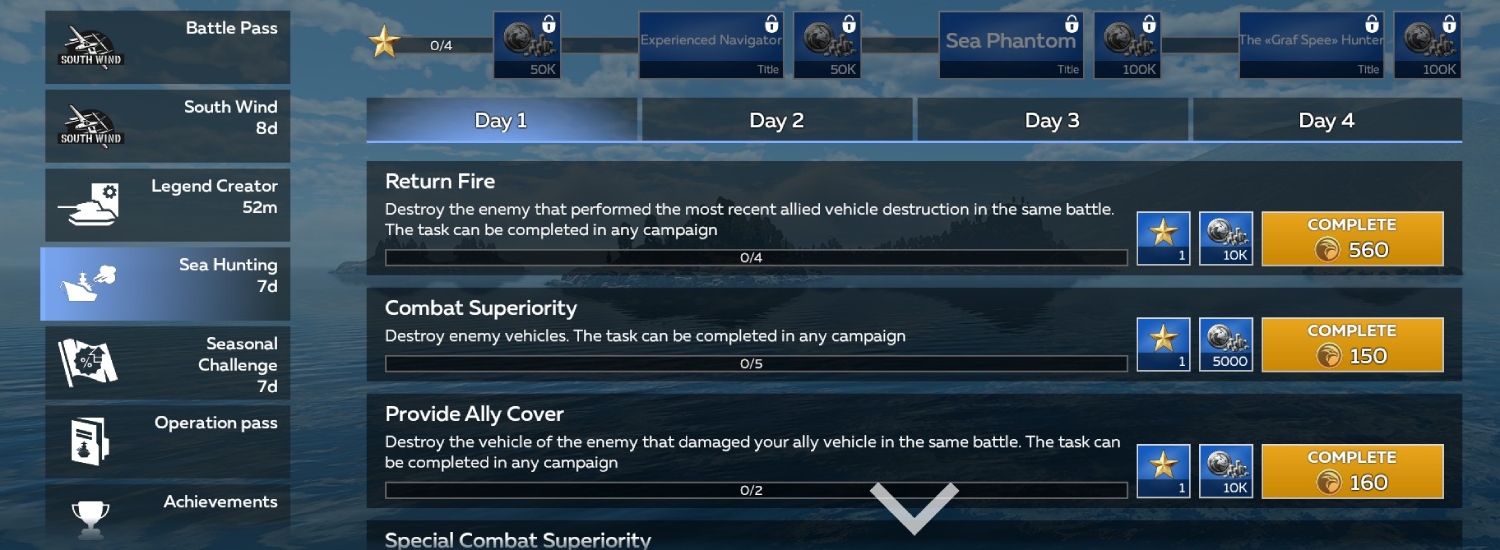
Task: View the Graf Spee Hunter title reward
Action: [1311, 45]
